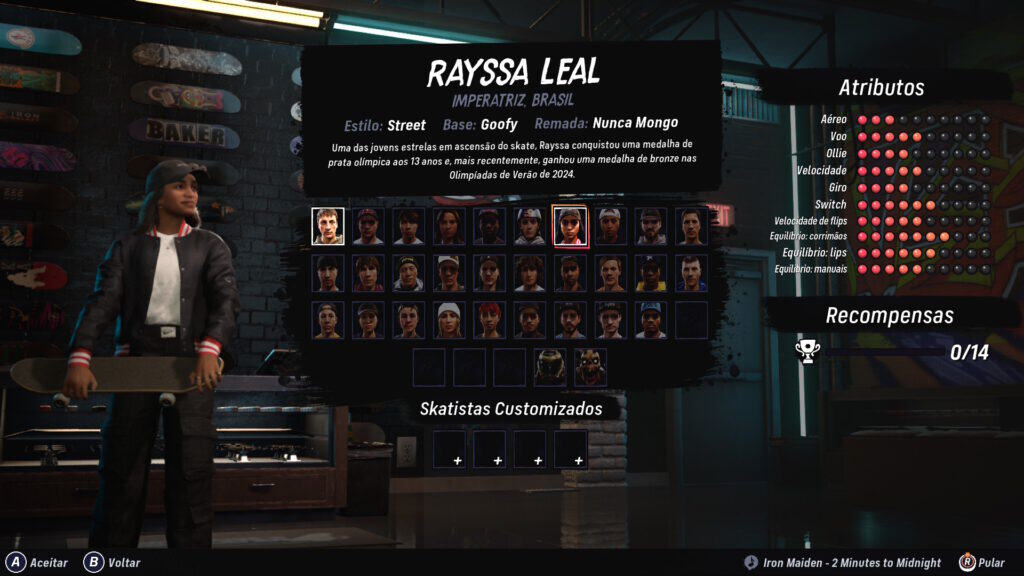Pick the red-haired skater portrait

click(489, 320)
